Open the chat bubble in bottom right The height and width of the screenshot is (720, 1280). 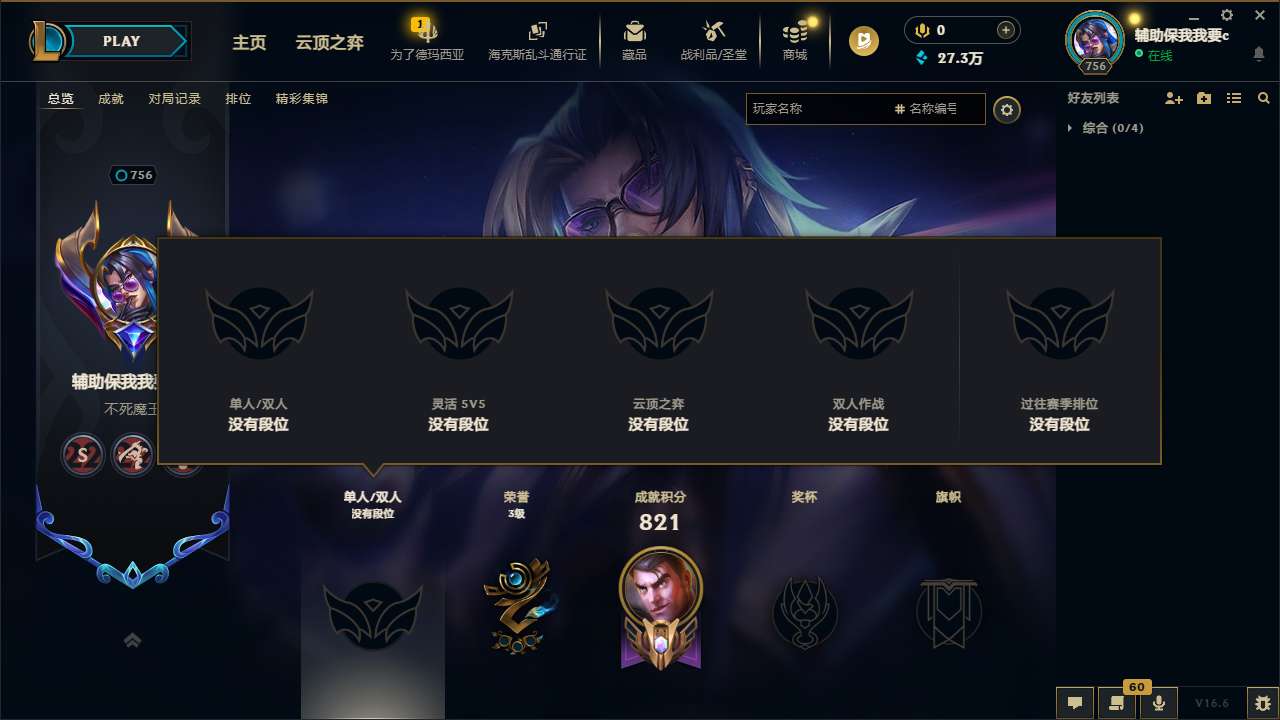(x=1074, y=703)
